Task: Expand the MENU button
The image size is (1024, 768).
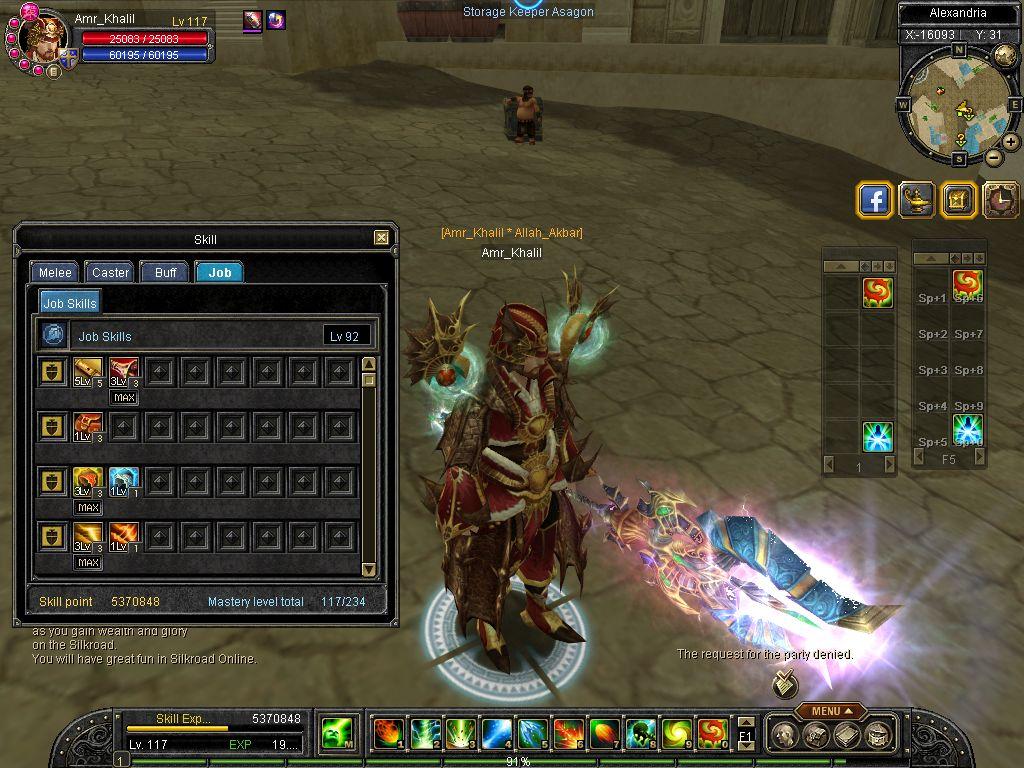Action: [831, 711]
